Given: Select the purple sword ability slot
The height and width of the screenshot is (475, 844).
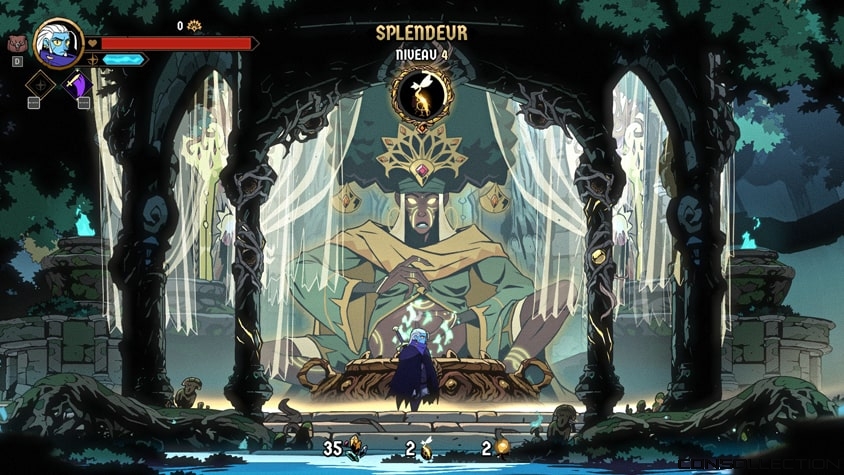Looking at the screenshot, I should click(77, 84).
